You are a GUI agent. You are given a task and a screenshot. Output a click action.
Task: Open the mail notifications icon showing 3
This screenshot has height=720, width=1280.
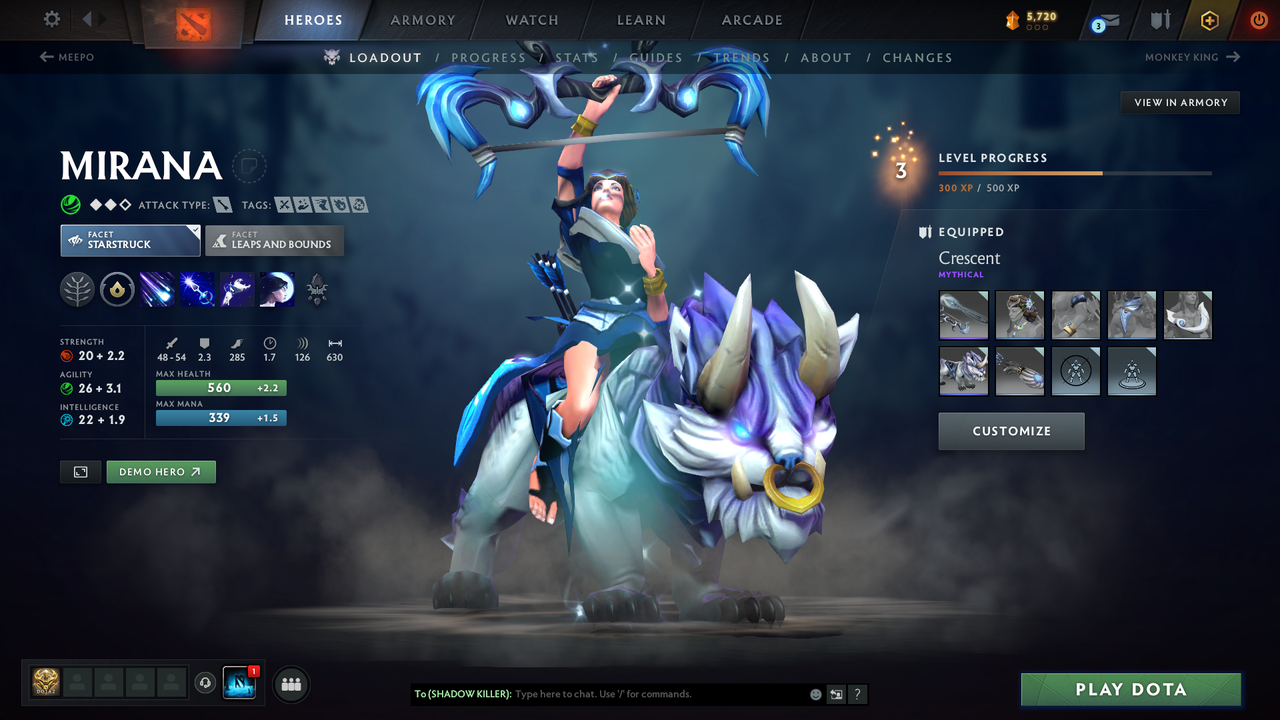pyautogui.click(x=1103, y=19)
